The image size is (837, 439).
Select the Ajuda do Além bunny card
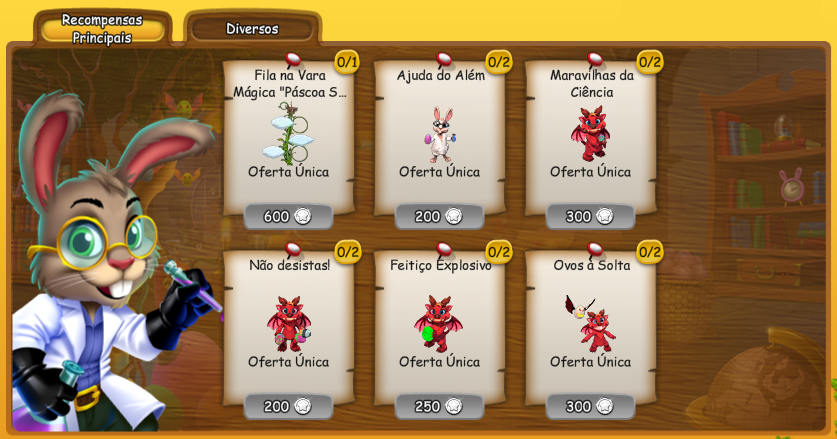pos(439,135)
